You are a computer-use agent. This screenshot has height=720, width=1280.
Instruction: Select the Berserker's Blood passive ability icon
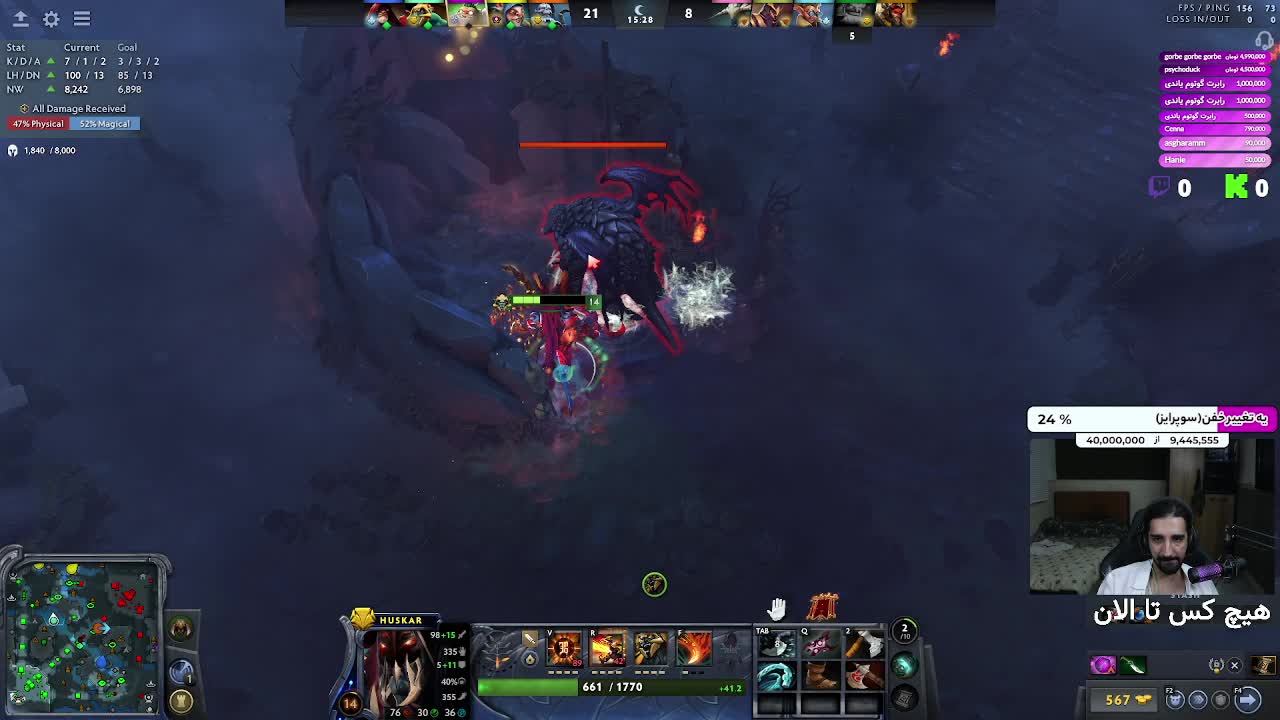(x=650, y=650)
